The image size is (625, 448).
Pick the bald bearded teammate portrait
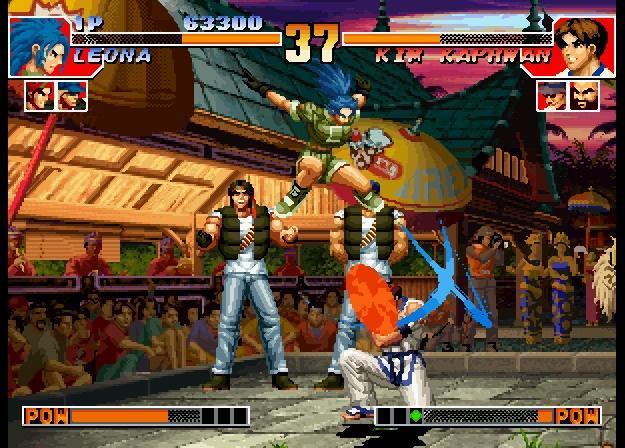(x=584, y=96)
